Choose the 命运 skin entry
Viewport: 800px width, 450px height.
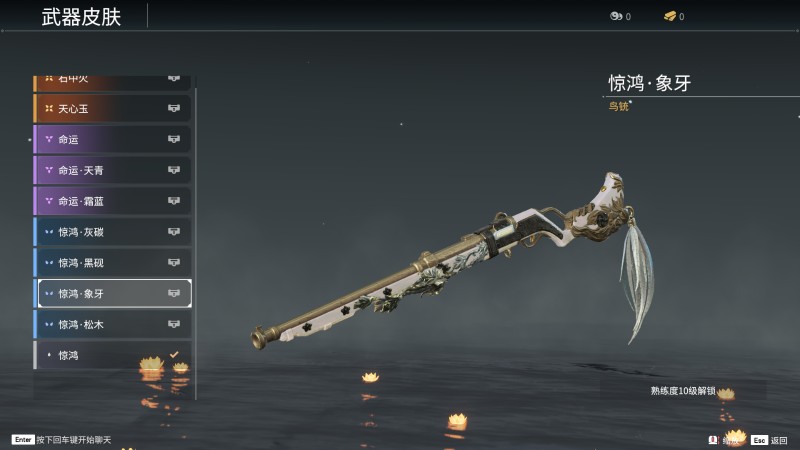coord(112,139)
